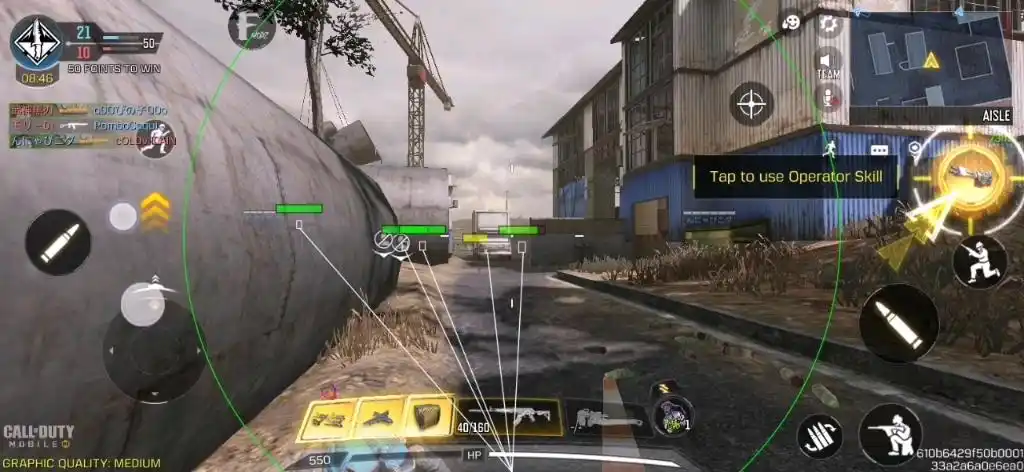This screenshot has width=1024, height=472.
Task: Toggle the microphone button
Action: coord(828,97)
